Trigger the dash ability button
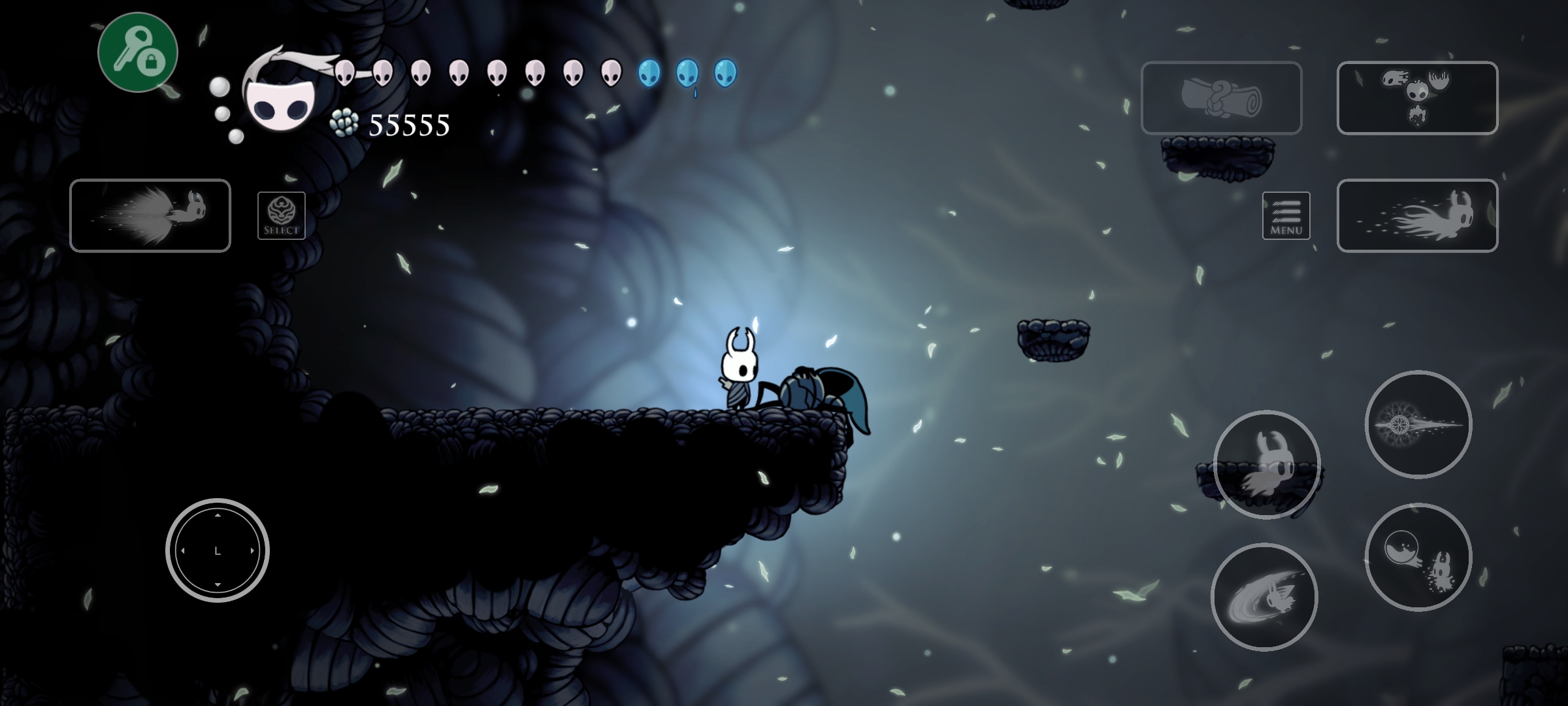This screenshot has width=1568, height=706. (x=1417, y=216)
